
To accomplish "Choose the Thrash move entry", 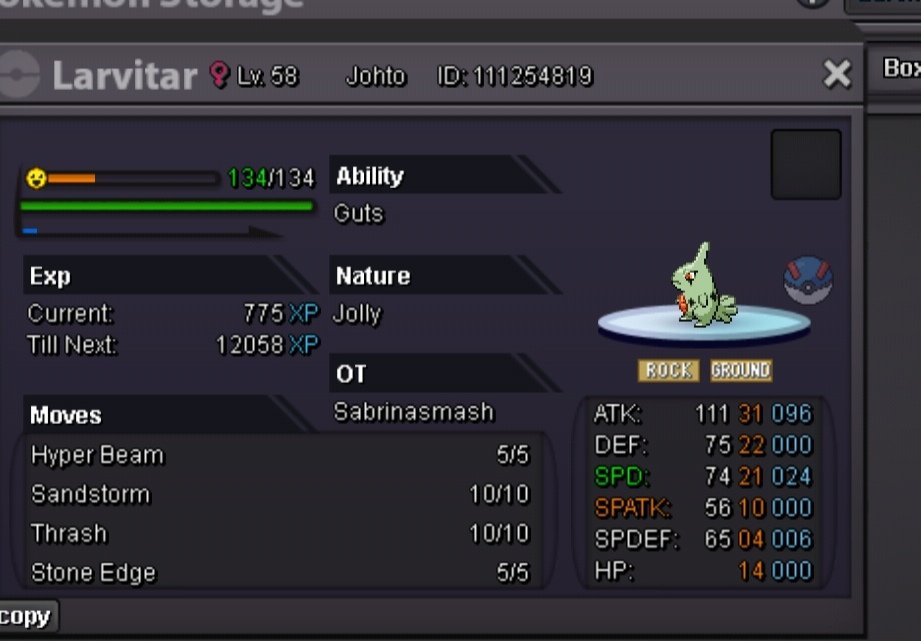I will click(281, 534).
